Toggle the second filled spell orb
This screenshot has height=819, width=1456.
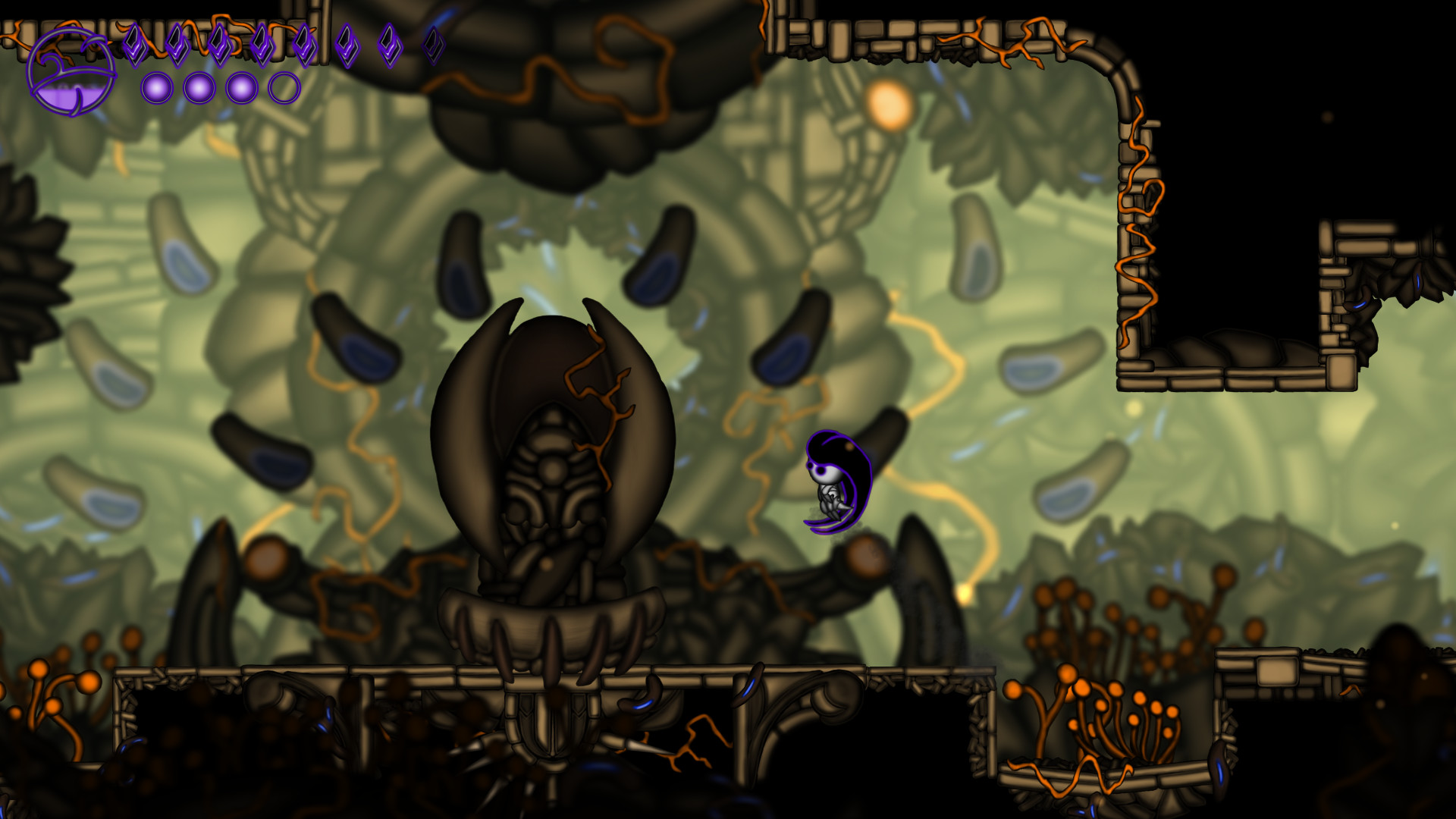tap(198, 86)
